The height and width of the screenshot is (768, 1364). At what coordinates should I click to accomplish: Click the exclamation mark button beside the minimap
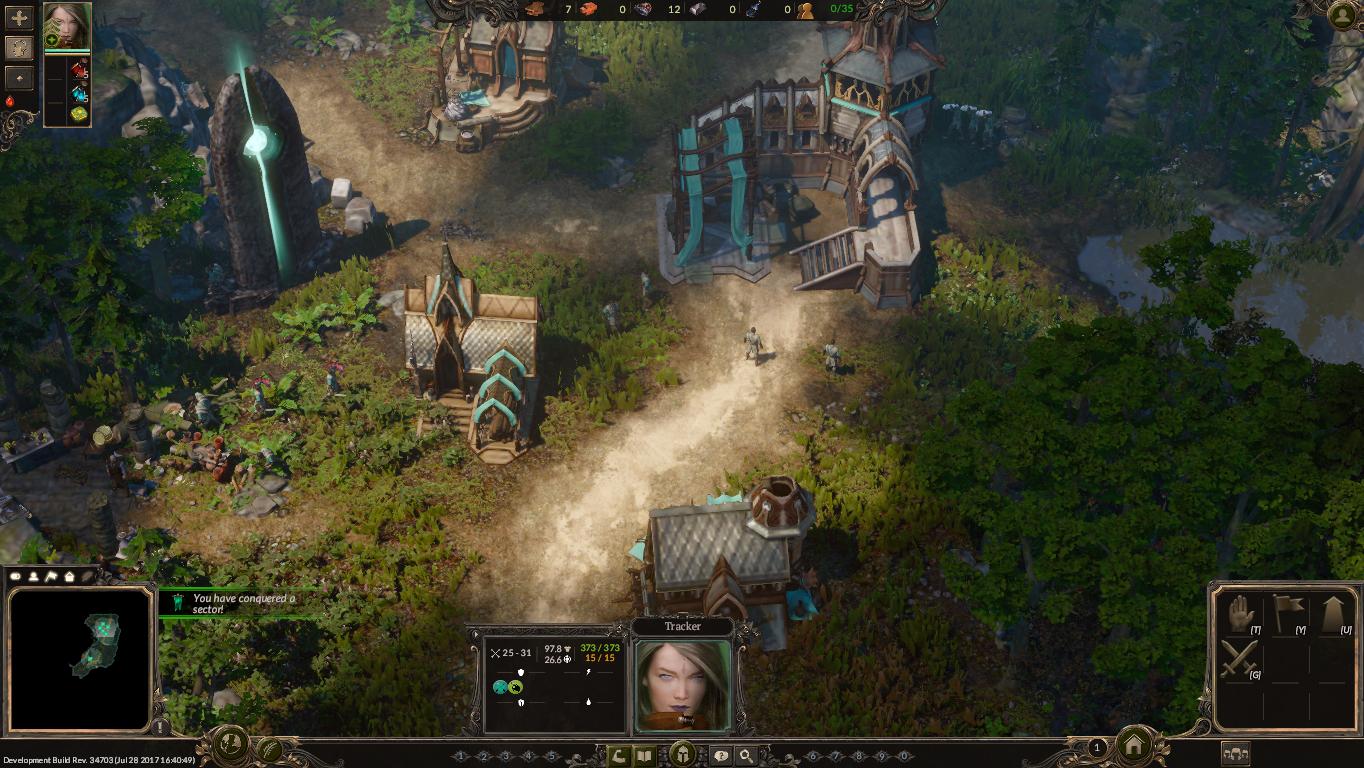coord(160,727)
